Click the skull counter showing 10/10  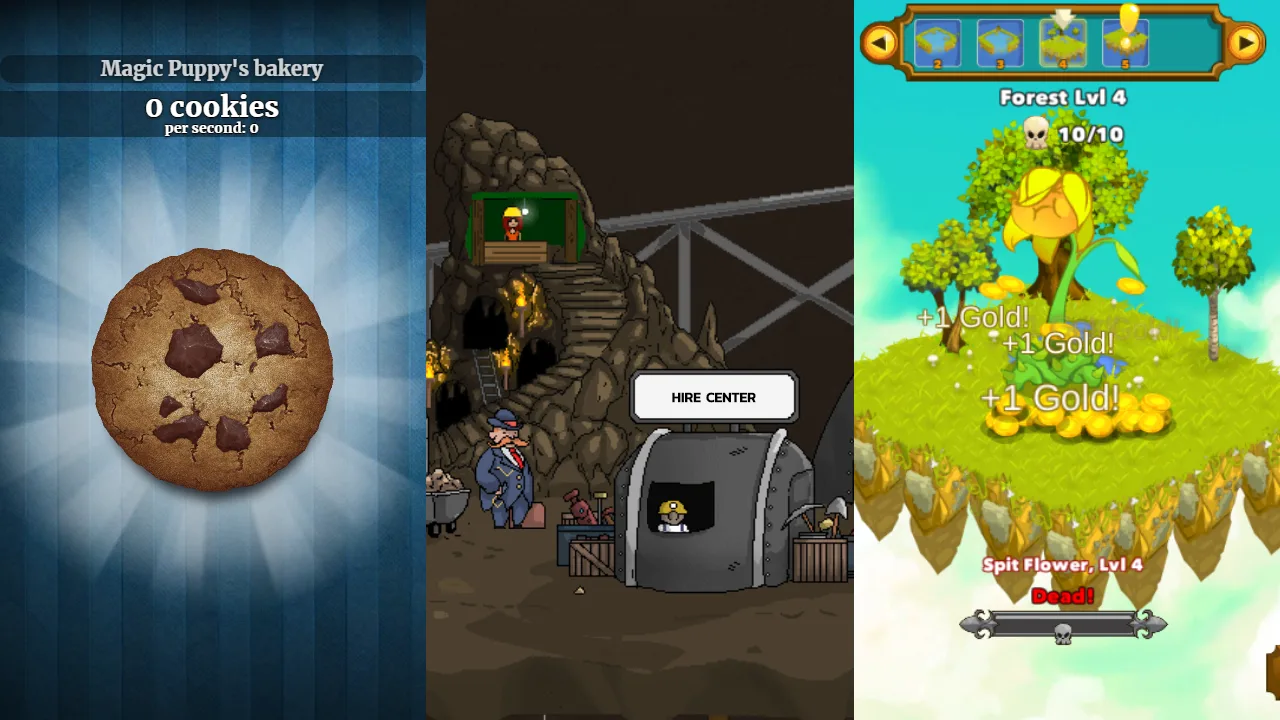coord(1062,131)
